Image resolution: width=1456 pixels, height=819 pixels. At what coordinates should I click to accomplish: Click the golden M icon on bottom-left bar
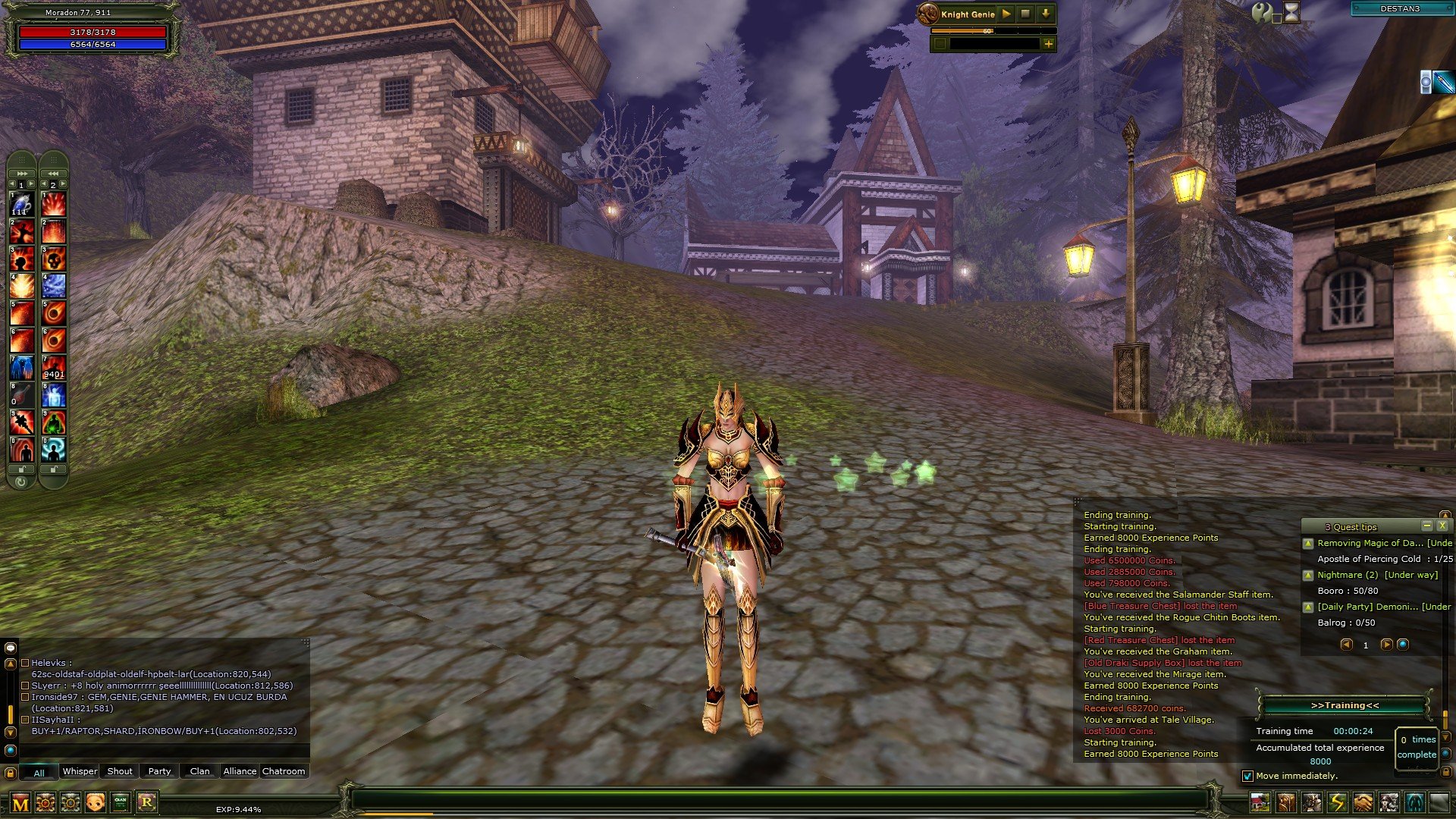click(x=20, y=804)
